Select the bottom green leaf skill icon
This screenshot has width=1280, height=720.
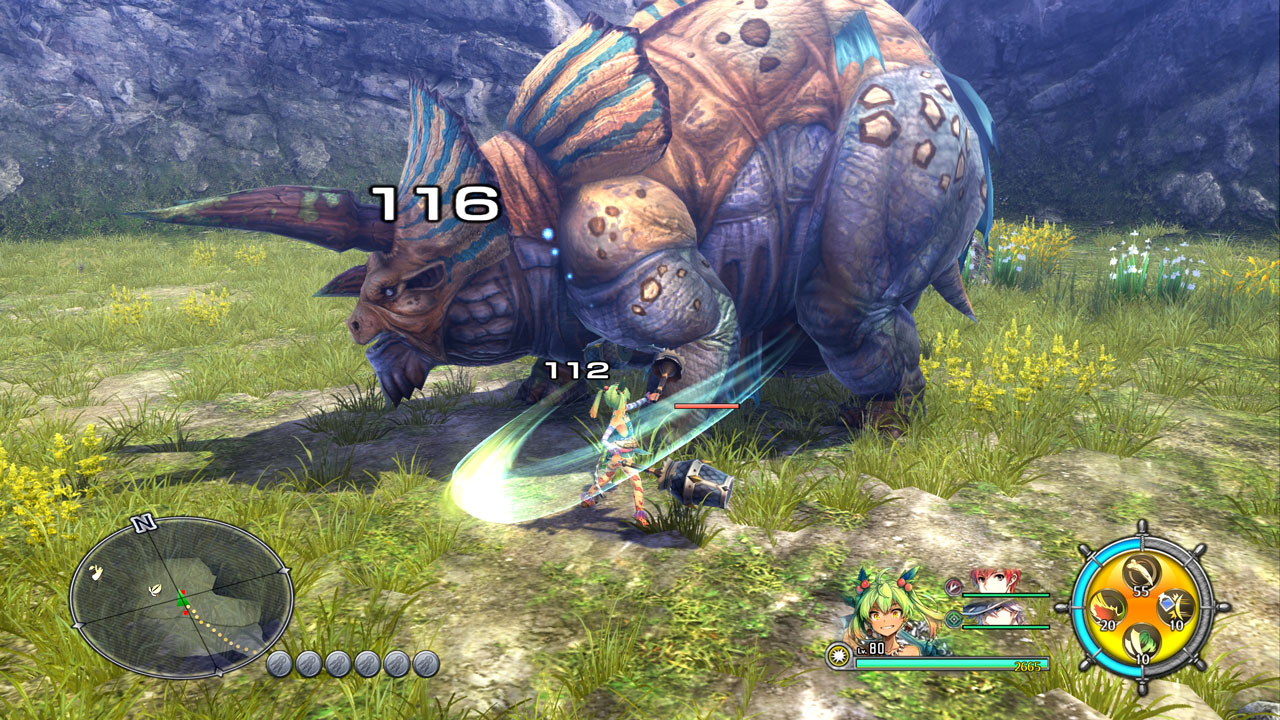pyautogui.click(x=1140, y=640)
